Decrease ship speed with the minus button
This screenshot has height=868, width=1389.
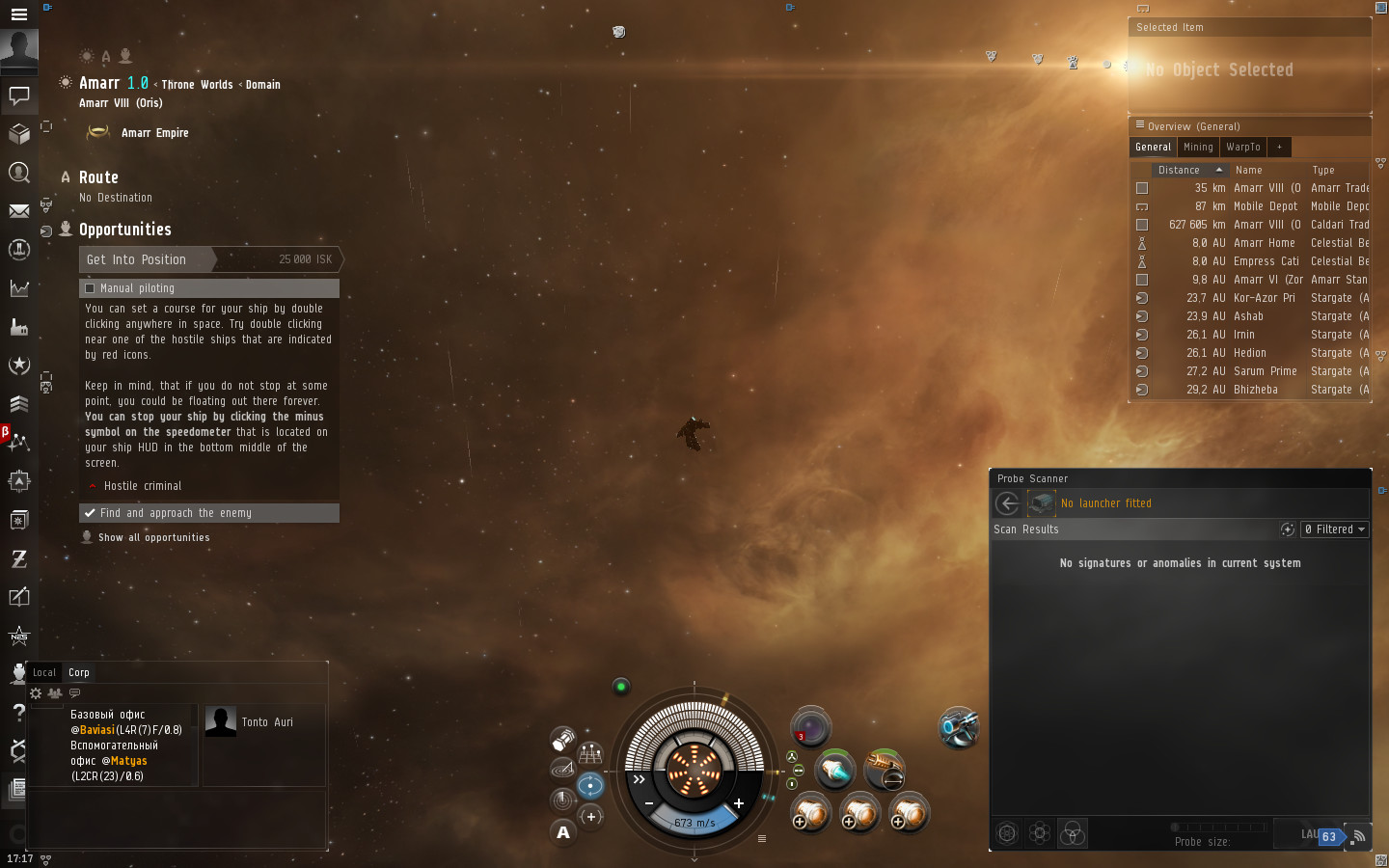pos(649,803)
